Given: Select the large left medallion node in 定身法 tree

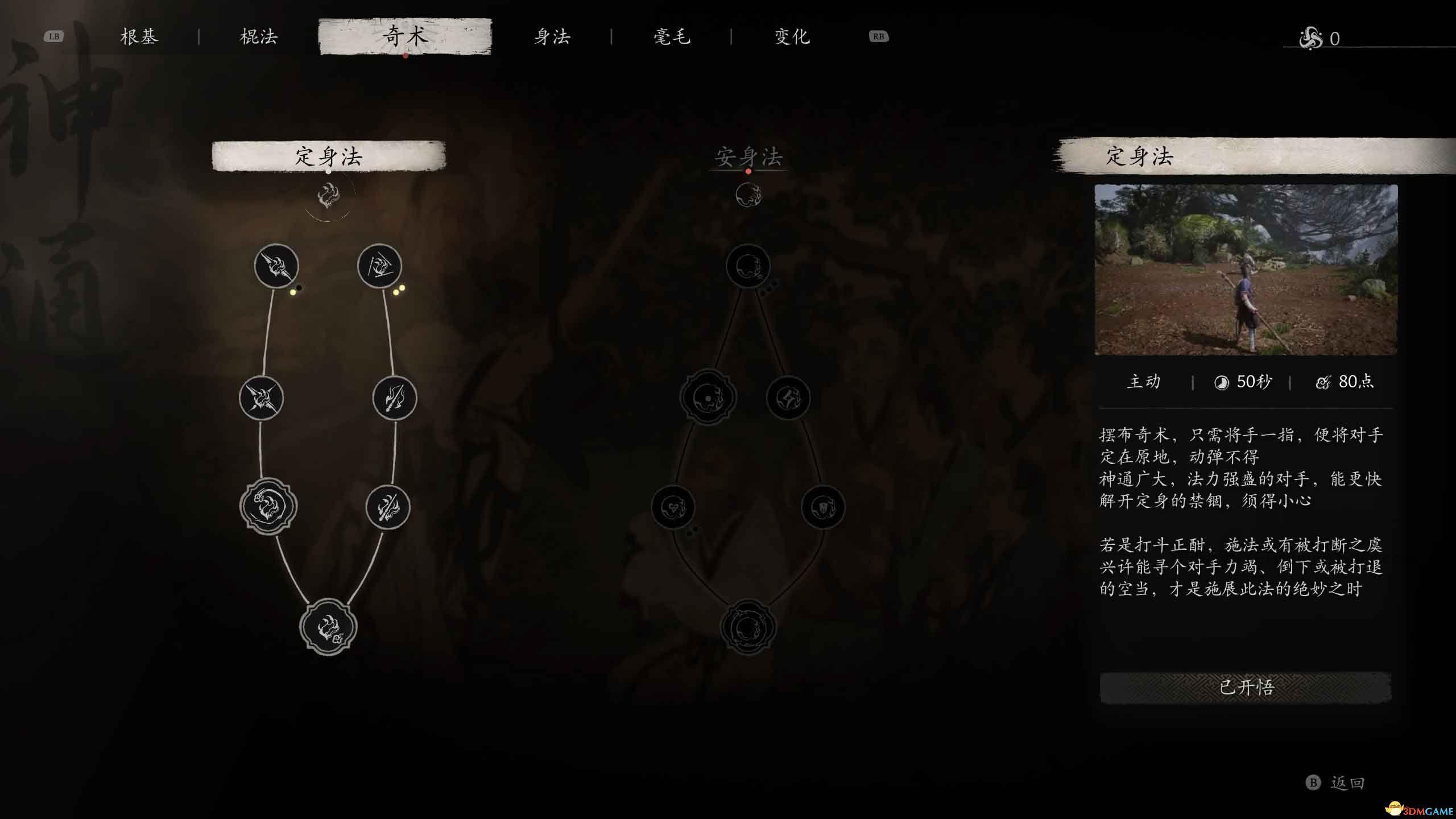Looking at the screenshot, I should tap(267, 506).
